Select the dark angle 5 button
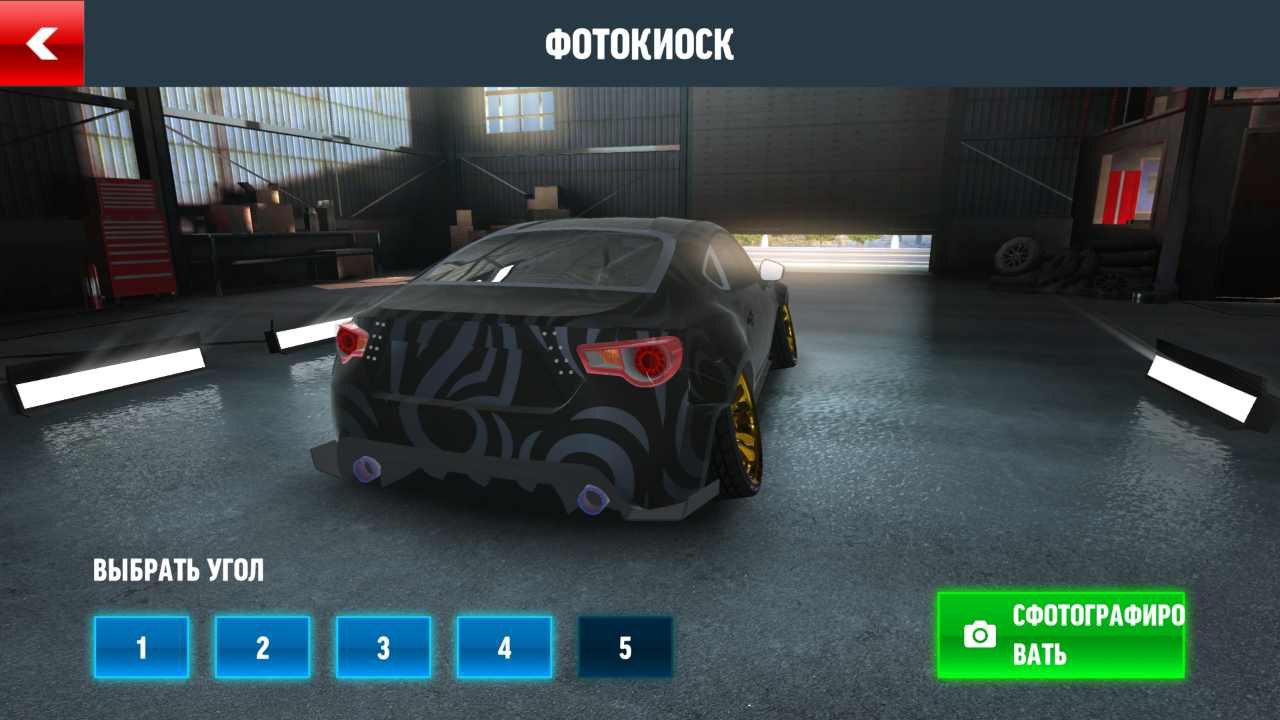This screenshot has width=1280, height=720. pyautogui.click(x=625, y=647)
